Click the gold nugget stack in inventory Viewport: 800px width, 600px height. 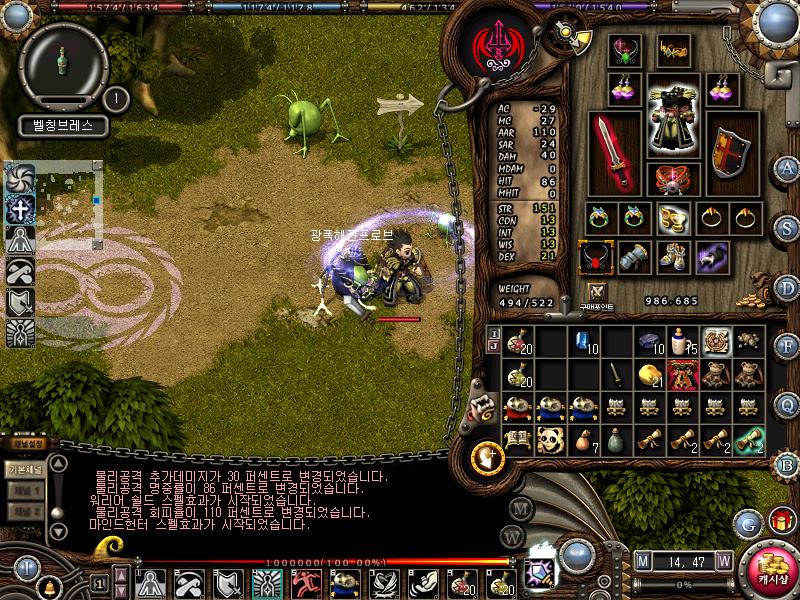pos(649,374)
